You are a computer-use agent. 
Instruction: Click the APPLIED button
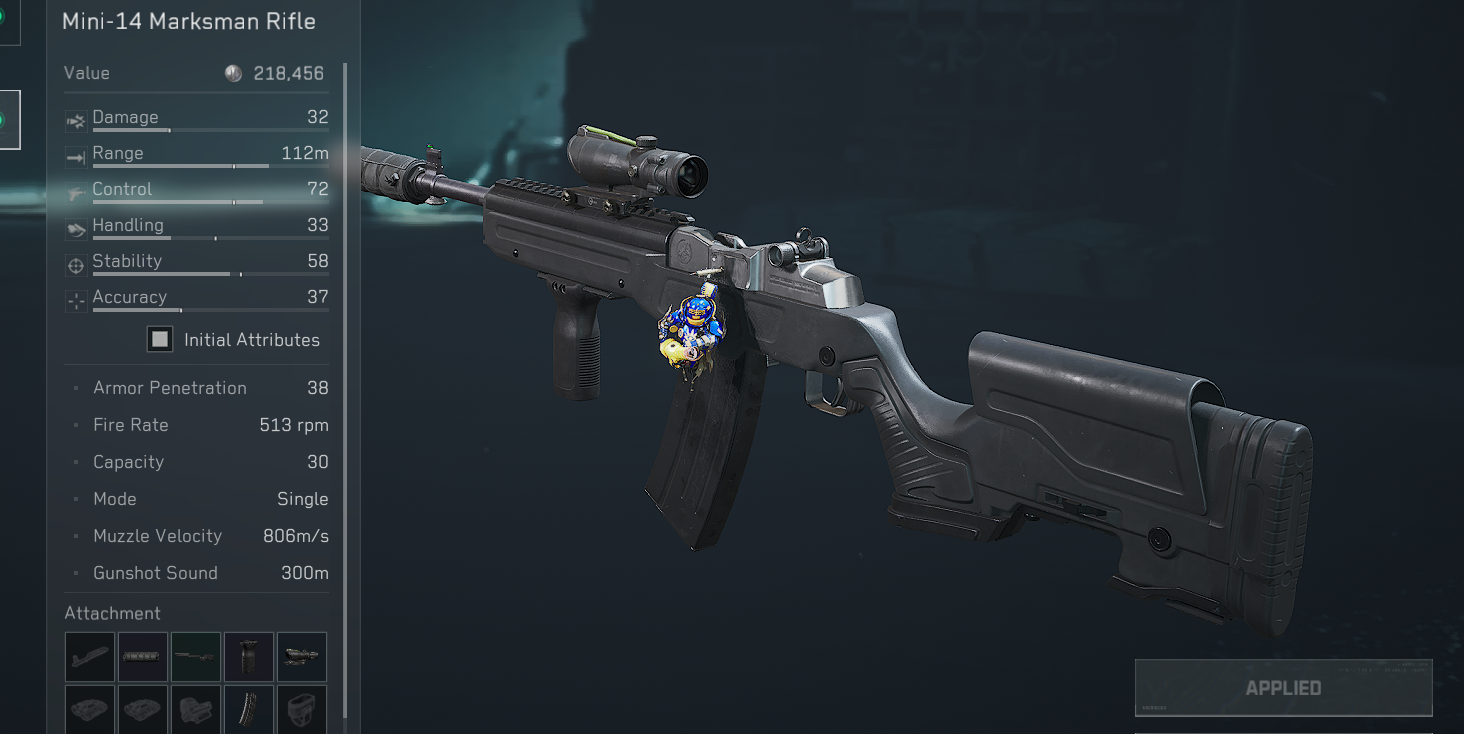click(x=1283, y=687)
